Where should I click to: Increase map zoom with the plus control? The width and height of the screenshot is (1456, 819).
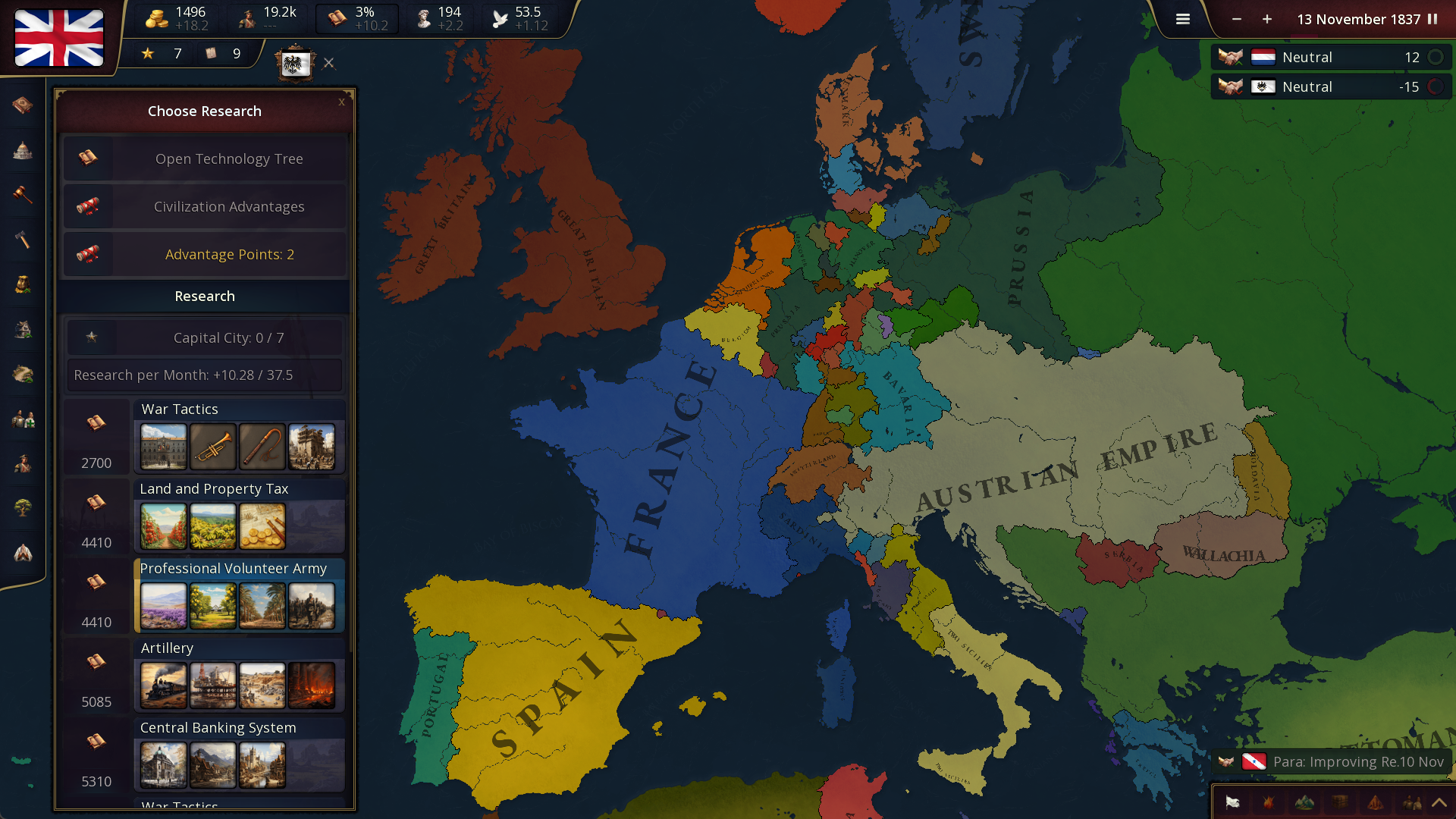[1266, 20]
